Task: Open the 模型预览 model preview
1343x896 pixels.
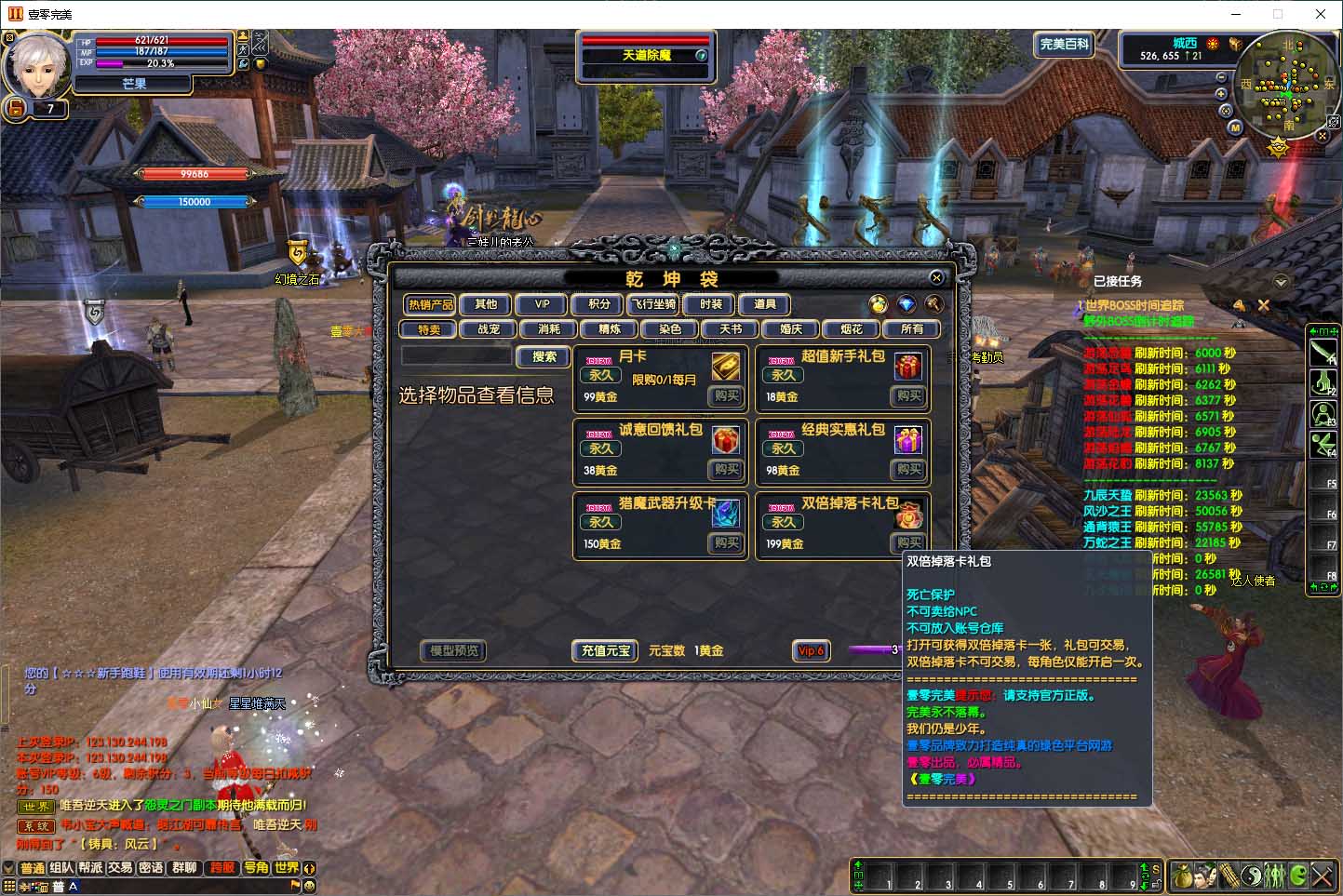Action: 454,650
